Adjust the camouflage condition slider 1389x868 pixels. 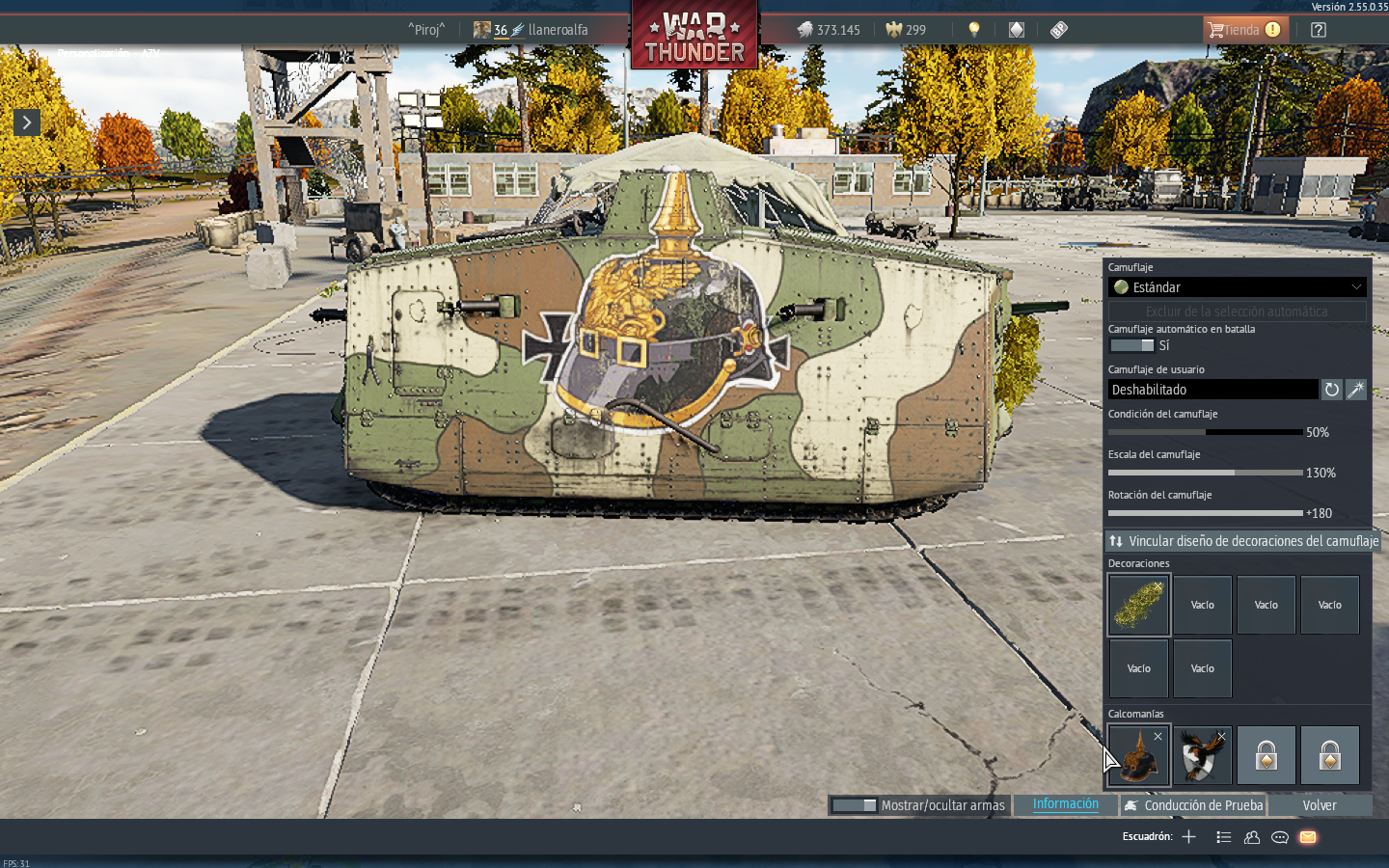pos(1205,432)
